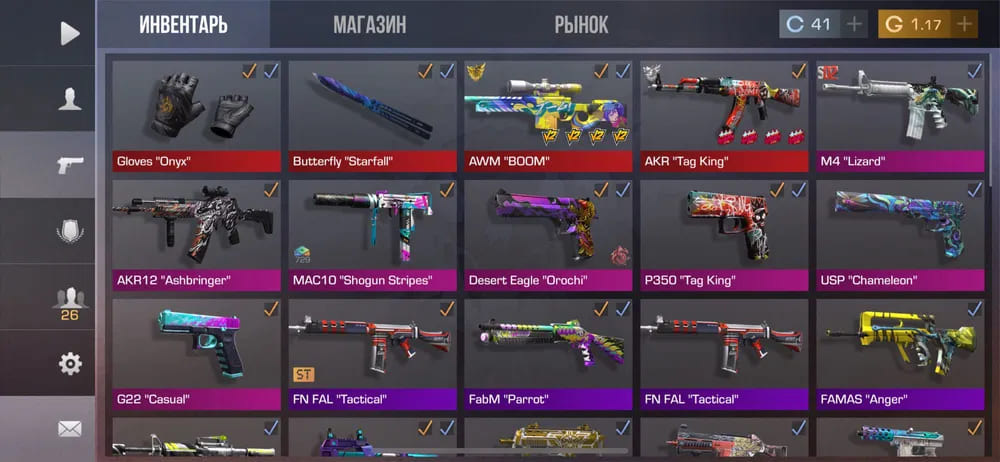The width and height of the screenshot is (1000, 462).
Task: Select the Инвентарь tab
Action: (183, 25)
